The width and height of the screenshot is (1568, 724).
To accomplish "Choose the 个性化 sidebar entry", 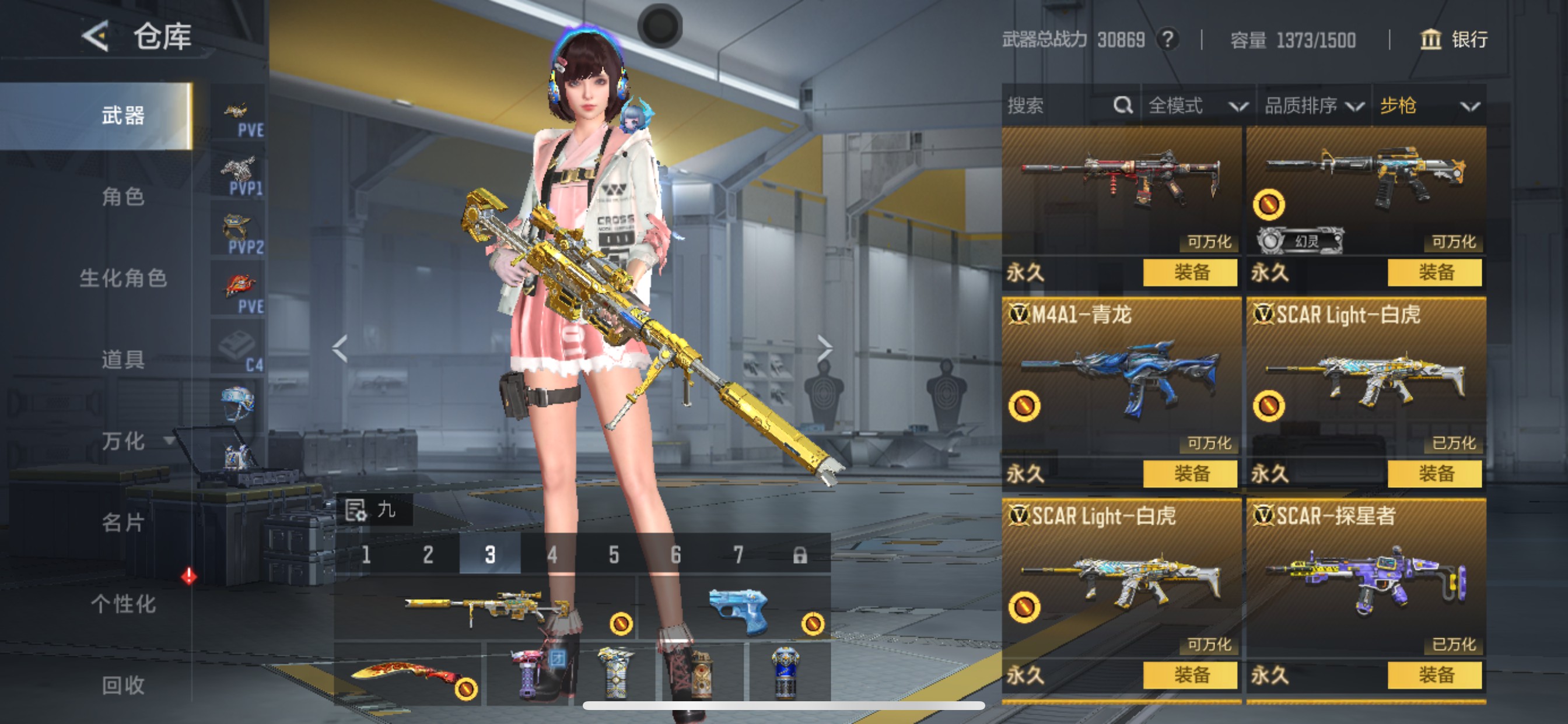I will coord(123,604).
